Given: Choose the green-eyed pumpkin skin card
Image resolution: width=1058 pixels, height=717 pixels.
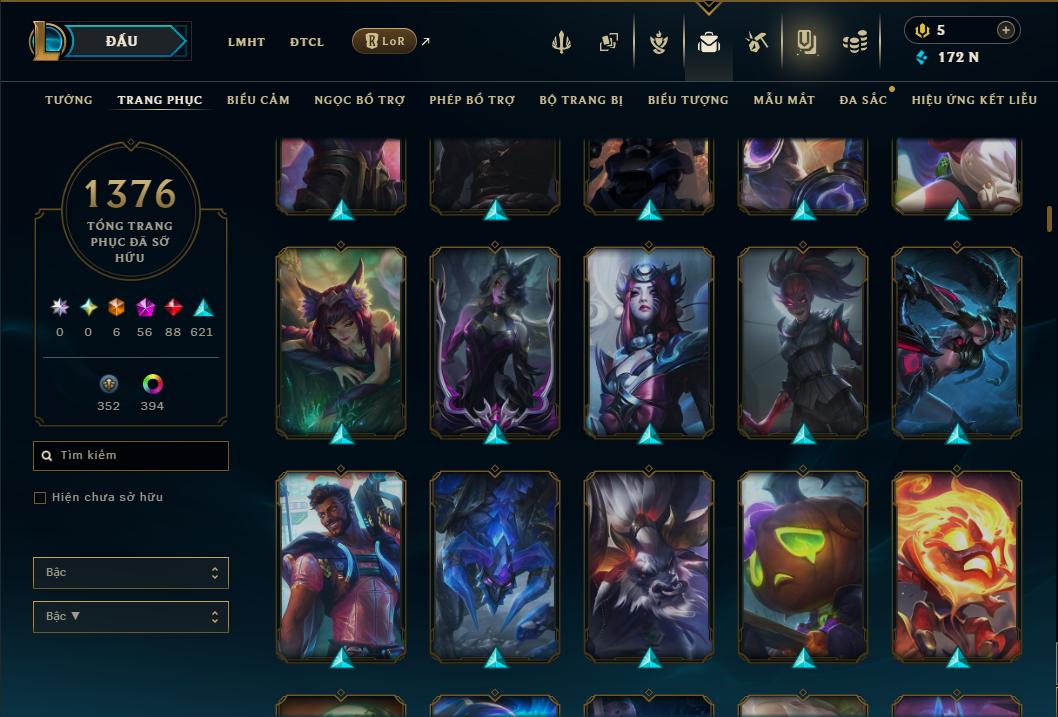Looking at the screenshot, I should [x=803, y=565].
